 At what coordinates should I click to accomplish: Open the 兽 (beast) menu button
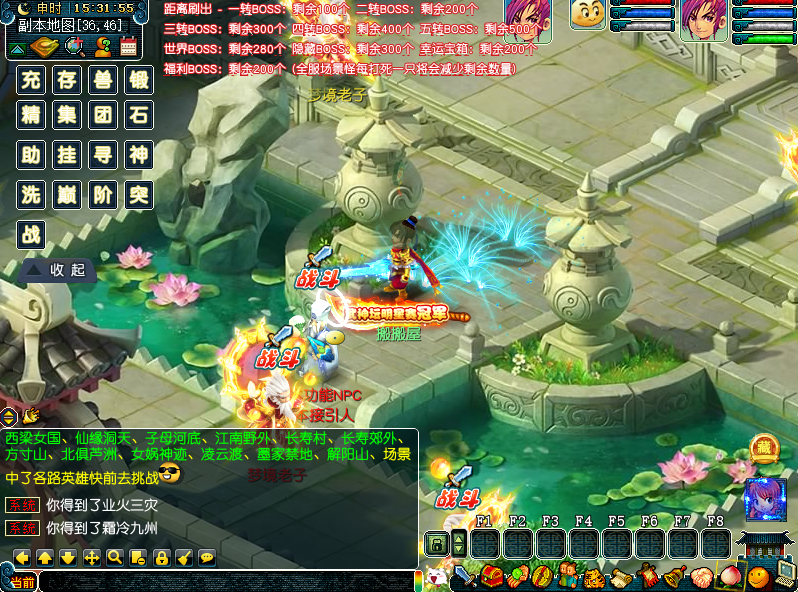pyautogui.click(x=103, y=80)
